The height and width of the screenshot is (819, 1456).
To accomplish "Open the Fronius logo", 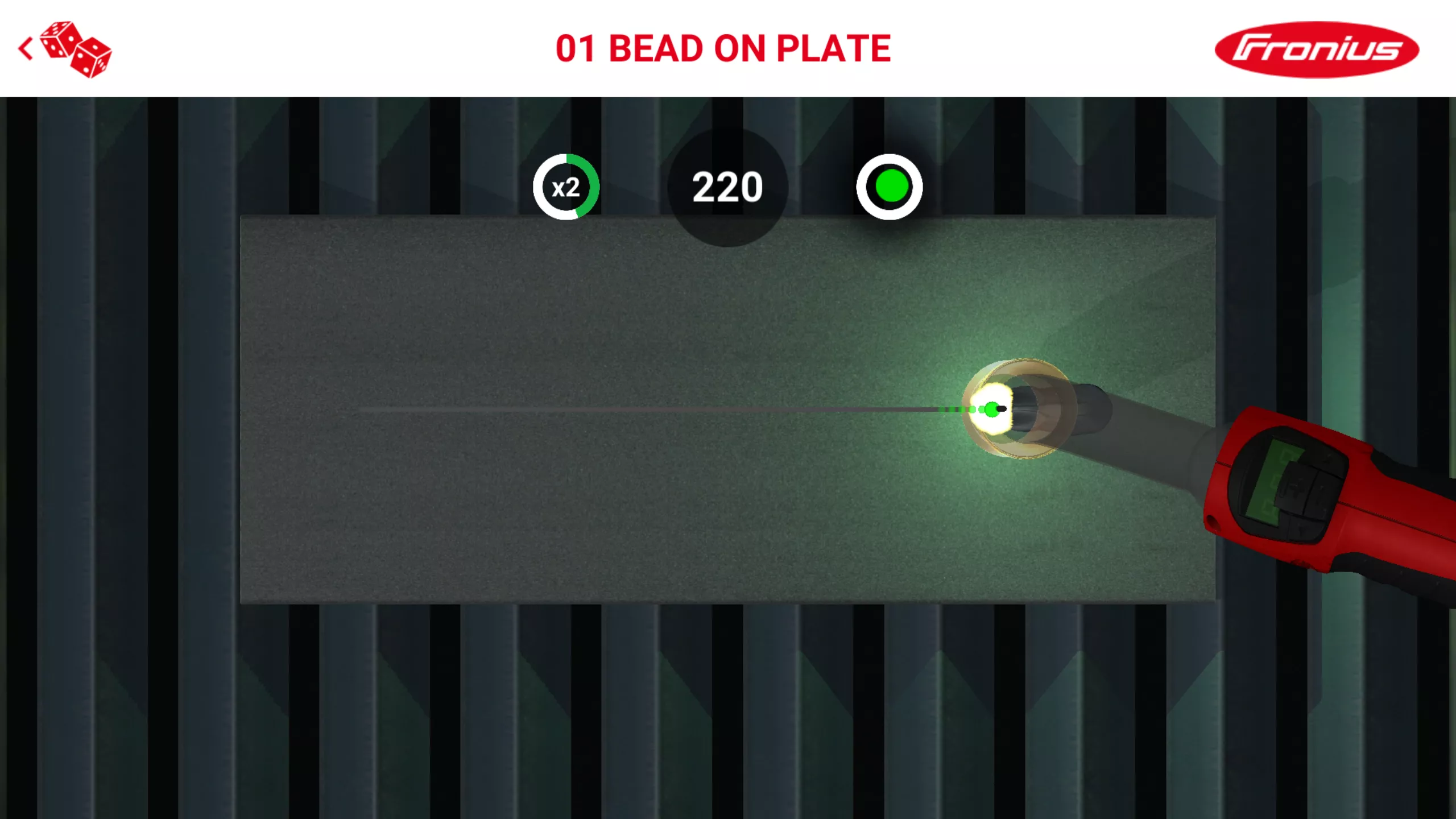I will pos(1316,49).
